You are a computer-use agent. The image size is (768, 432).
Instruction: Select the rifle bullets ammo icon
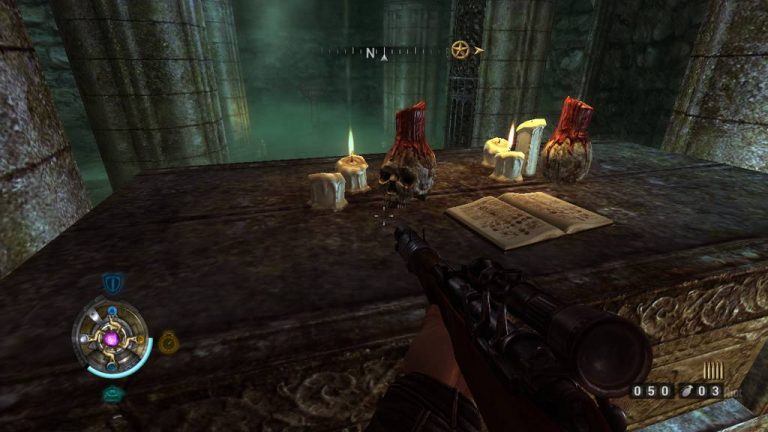click(x=713, y=370)
